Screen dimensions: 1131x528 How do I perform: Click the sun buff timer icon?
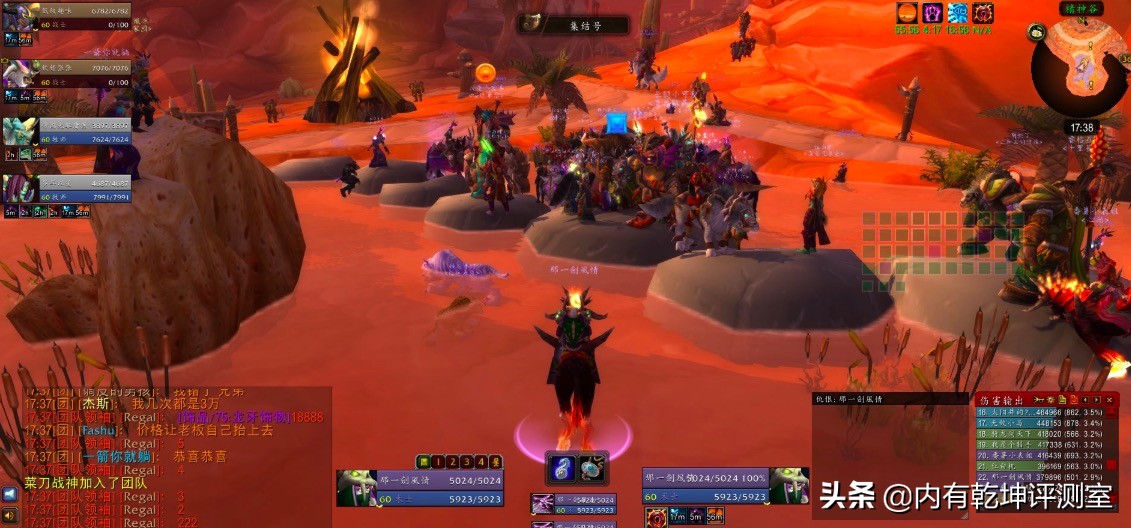point(907,13)
